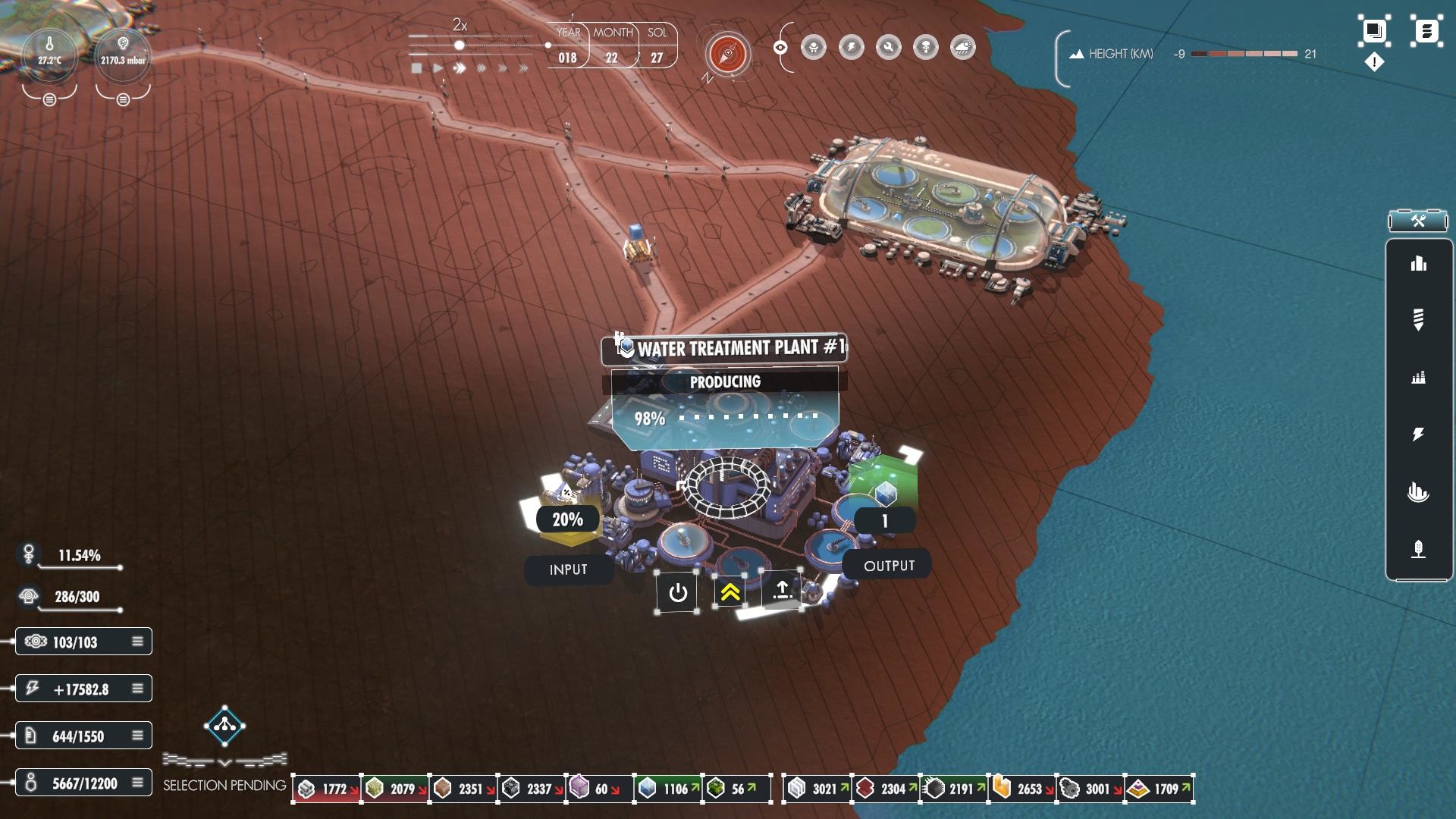This screenshot has height=819, width=1456.
Task: Open the plant's INPUT panel
Action: (568, 570)
